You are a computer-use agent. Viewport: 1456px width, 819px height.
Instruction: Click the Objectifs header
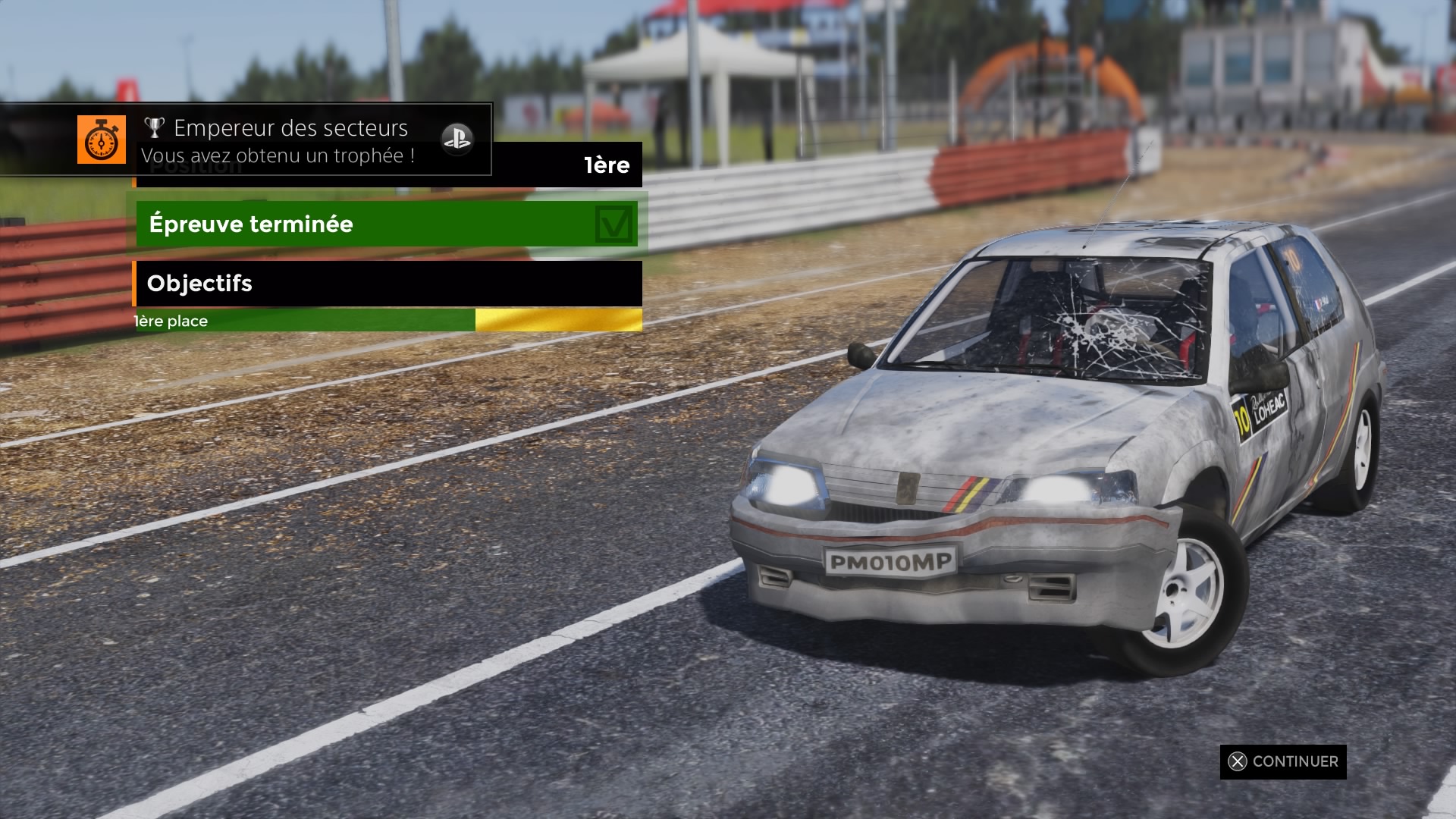[x=388, y=284]
